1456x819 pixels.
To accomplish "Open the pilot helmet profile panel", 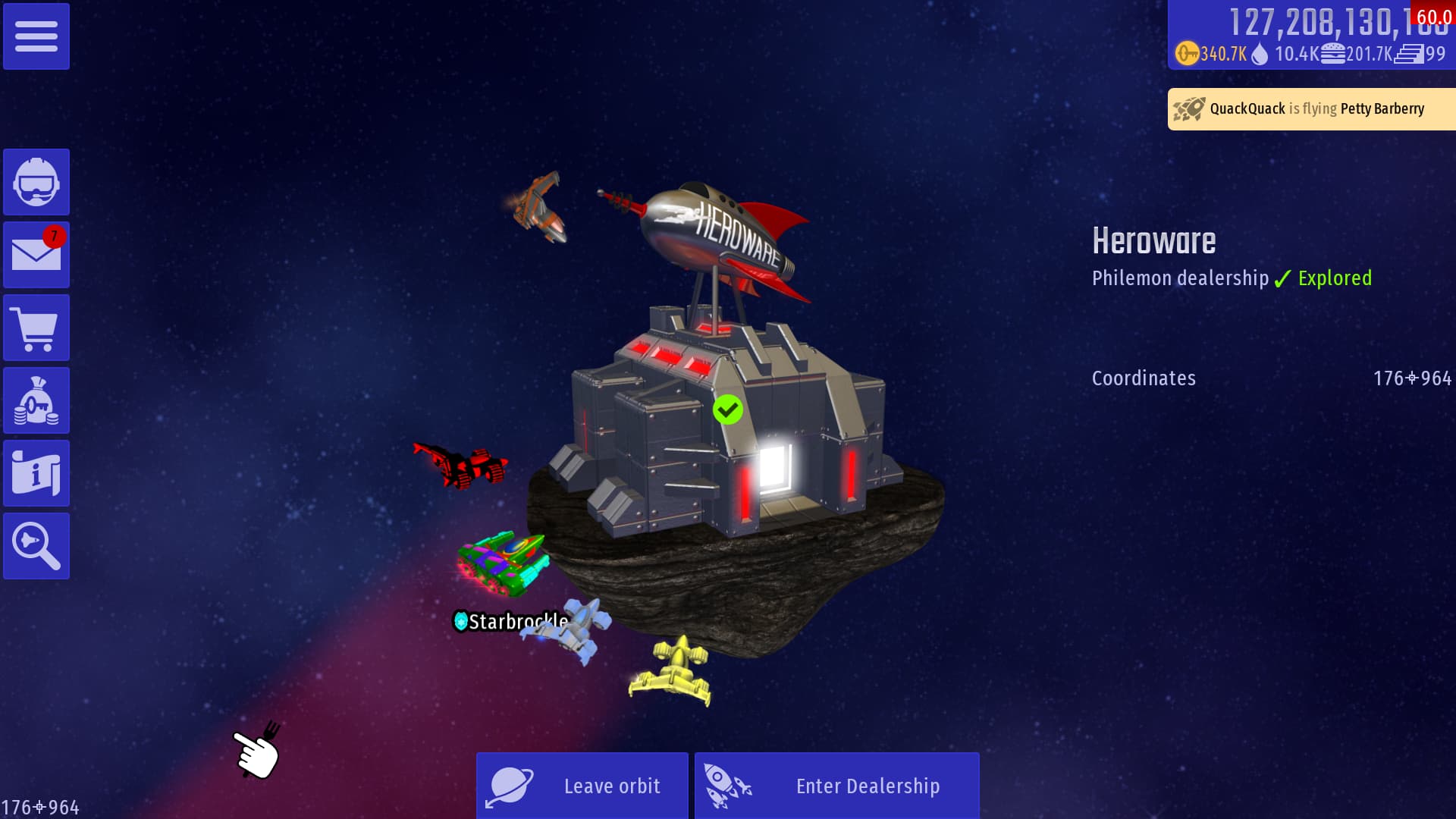I will pyautogui.click(x=36, y=182).
